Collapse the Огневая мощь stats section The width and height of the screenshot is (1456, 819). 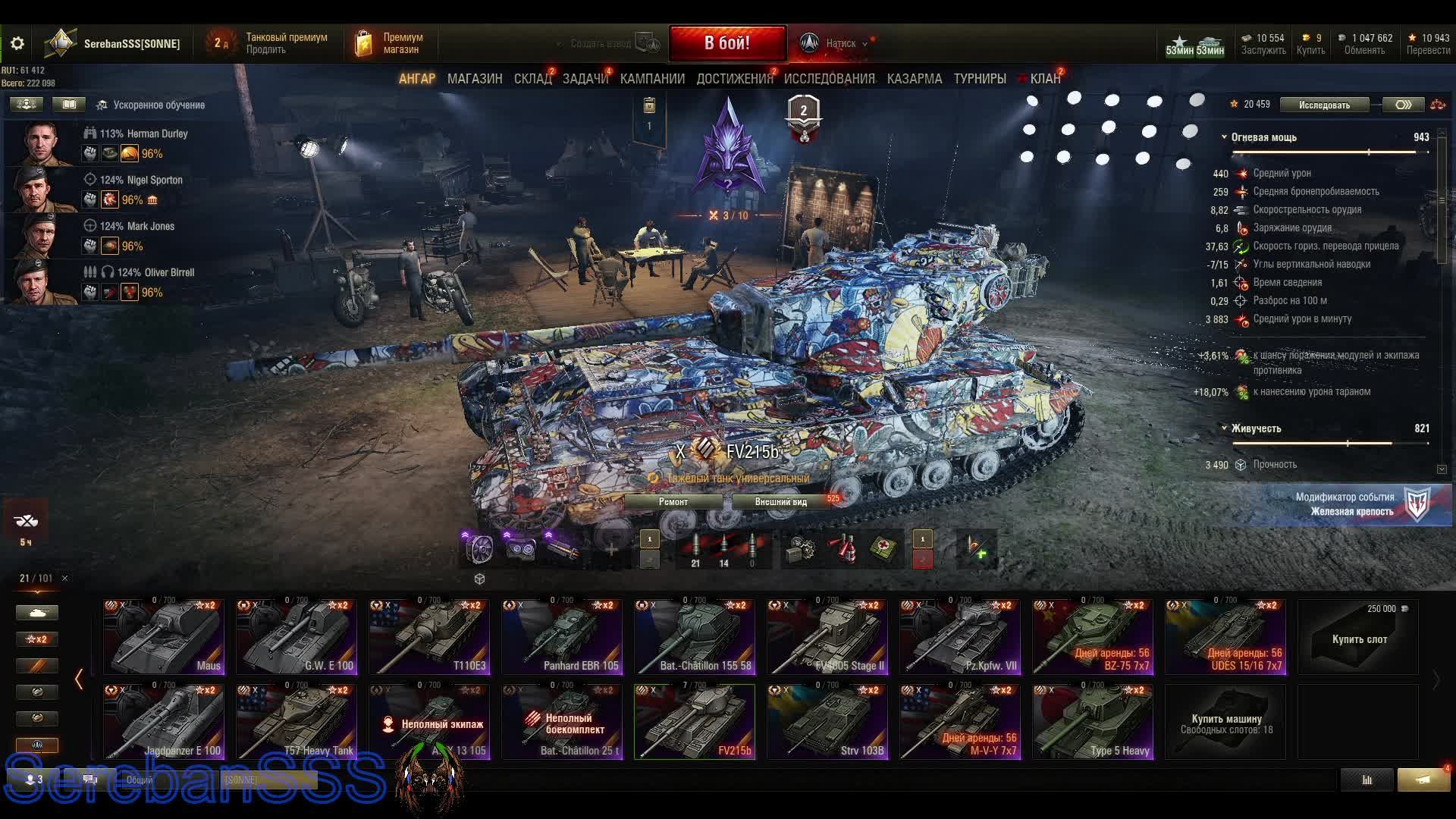click(1224, 137)
